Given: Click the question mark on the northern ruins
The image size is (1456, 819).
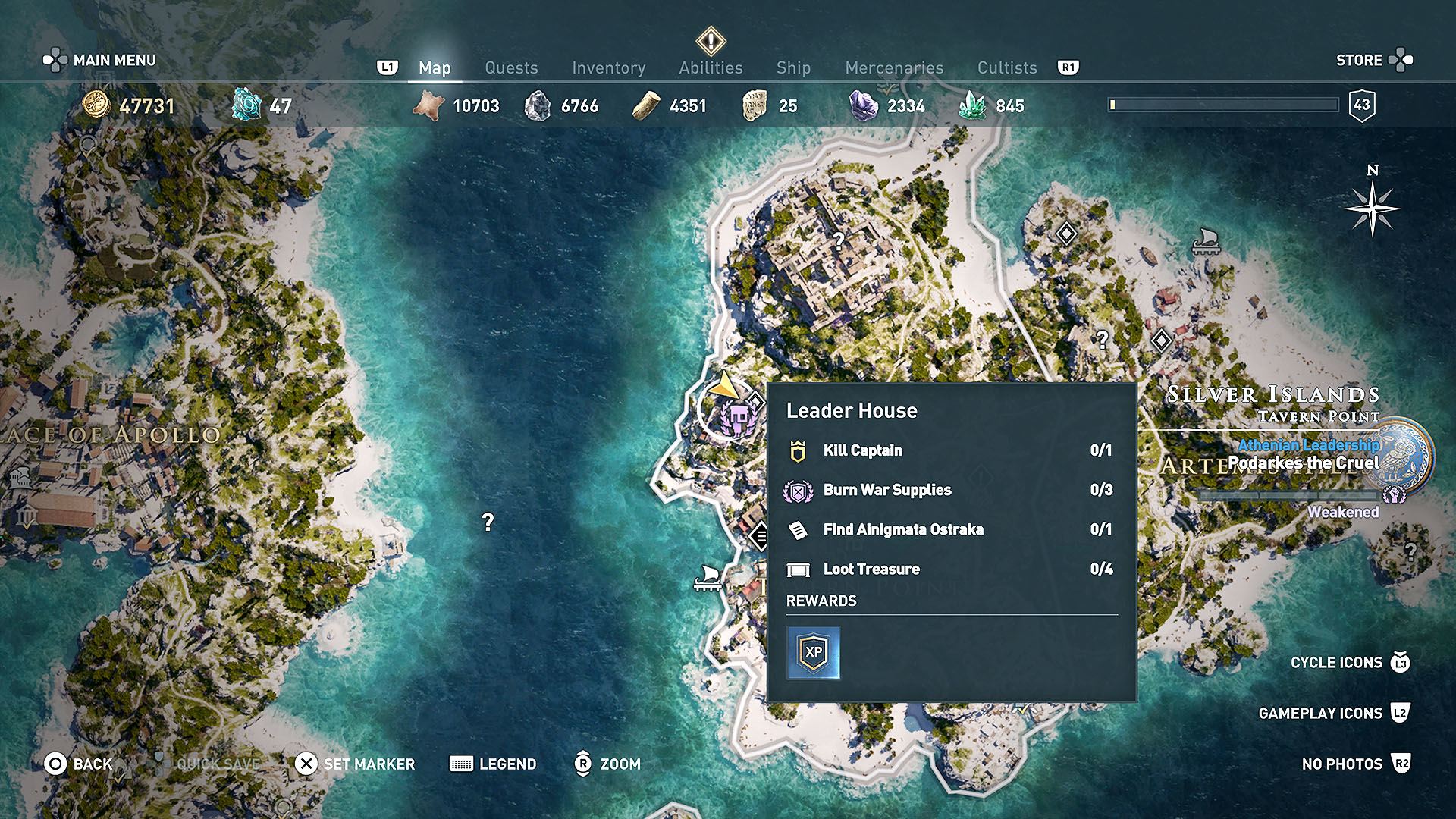Looking at the screenshot, I should [838, 240].
